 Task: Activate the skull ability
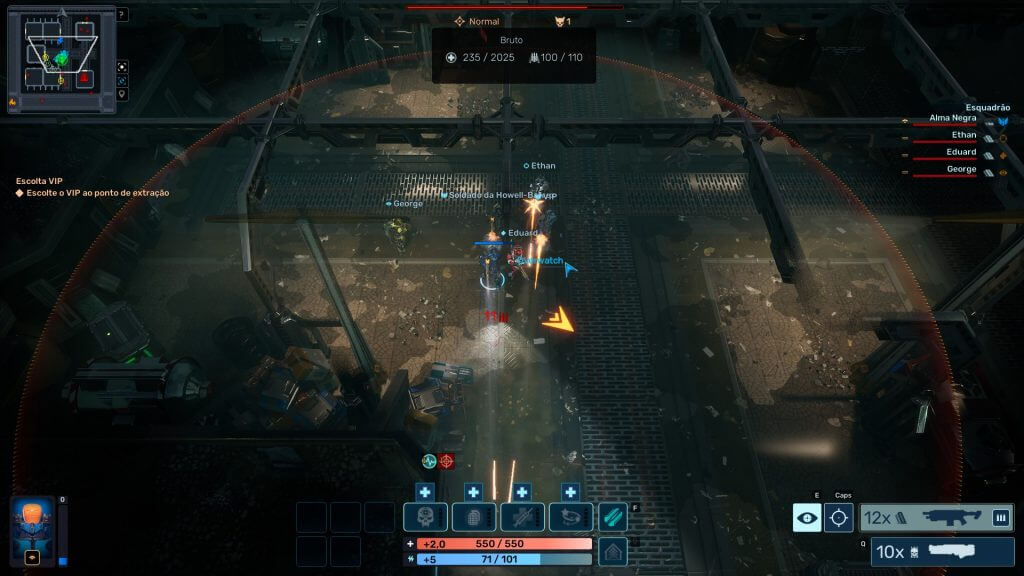click(x=424, y=517)
